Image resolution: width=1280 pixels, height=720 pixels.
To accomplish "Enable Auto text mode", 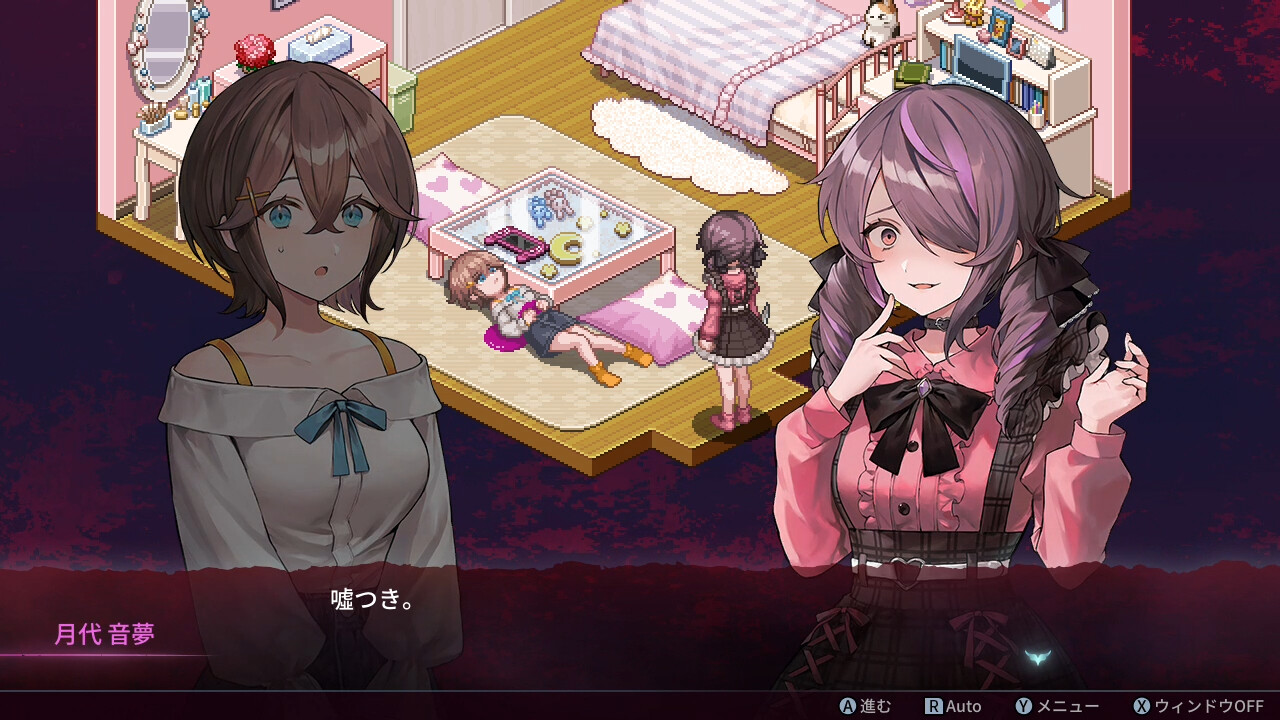I will [965, 707].
